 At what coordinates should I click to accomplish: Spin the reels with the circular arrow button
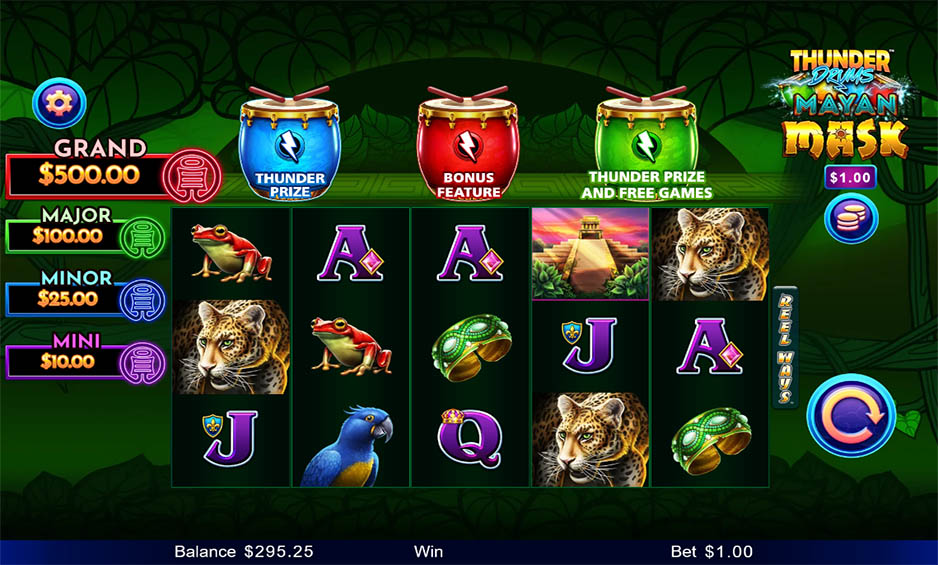click(x=850, y=415)
